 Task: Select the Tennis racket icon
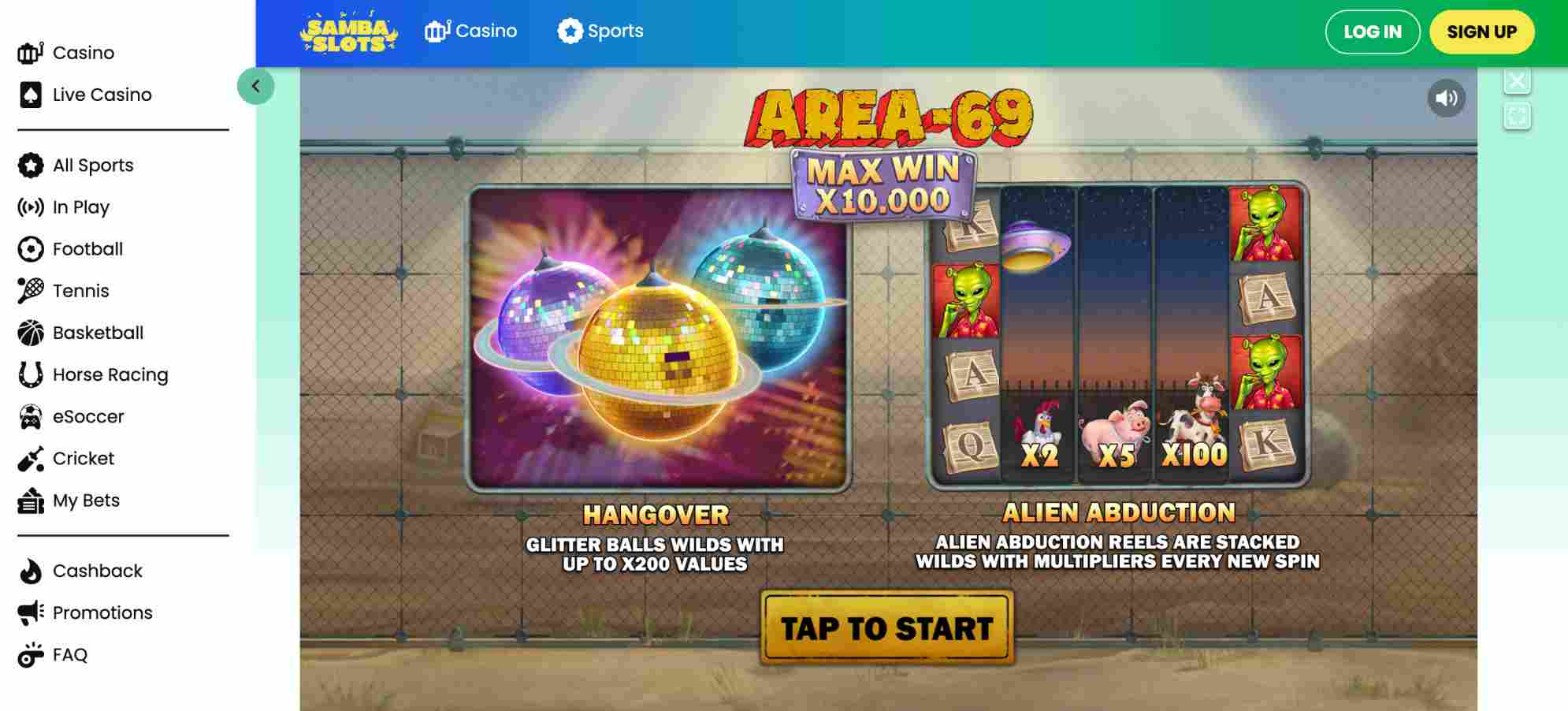click(x=29, y=290)
